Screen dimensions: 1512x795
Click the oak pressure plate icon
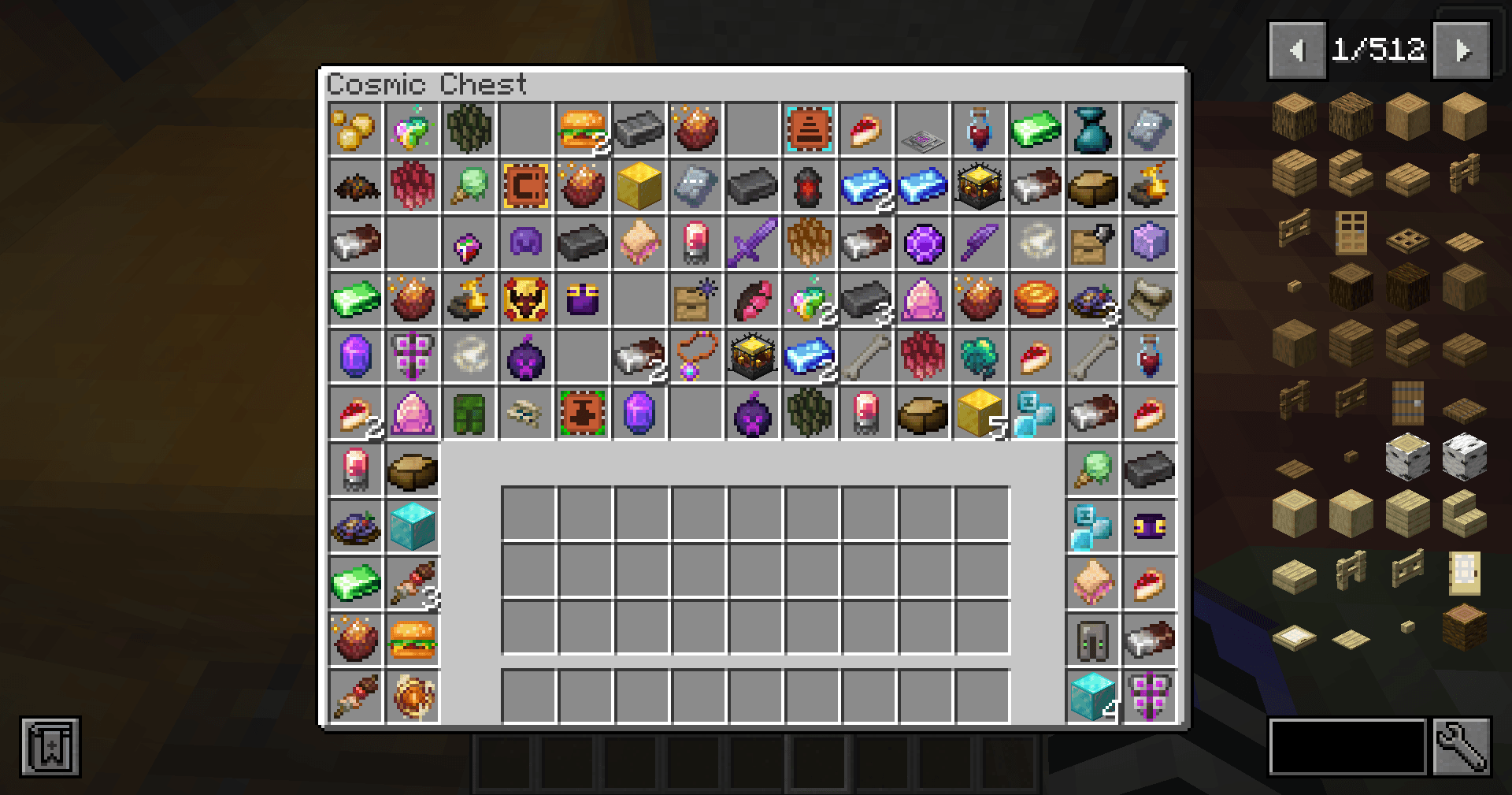1466,242
